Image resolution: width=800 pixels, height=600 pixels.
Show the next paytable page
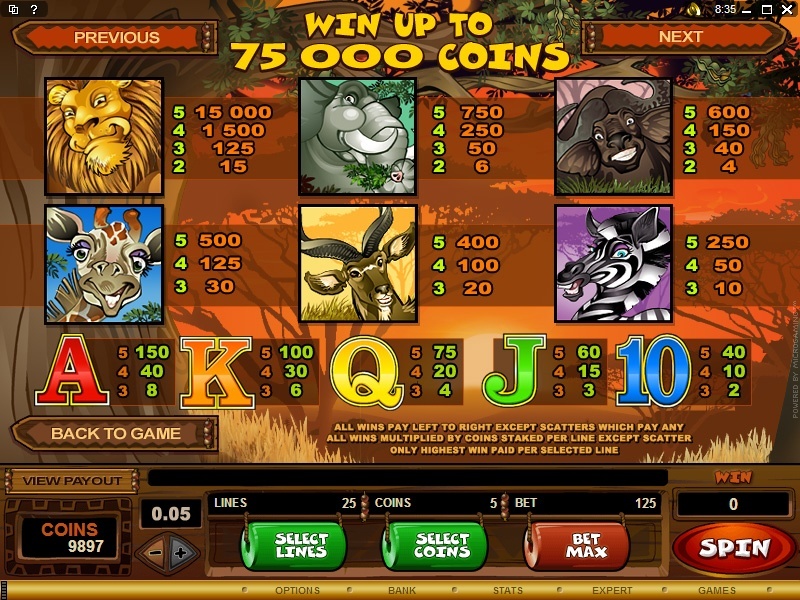(681, 37)
